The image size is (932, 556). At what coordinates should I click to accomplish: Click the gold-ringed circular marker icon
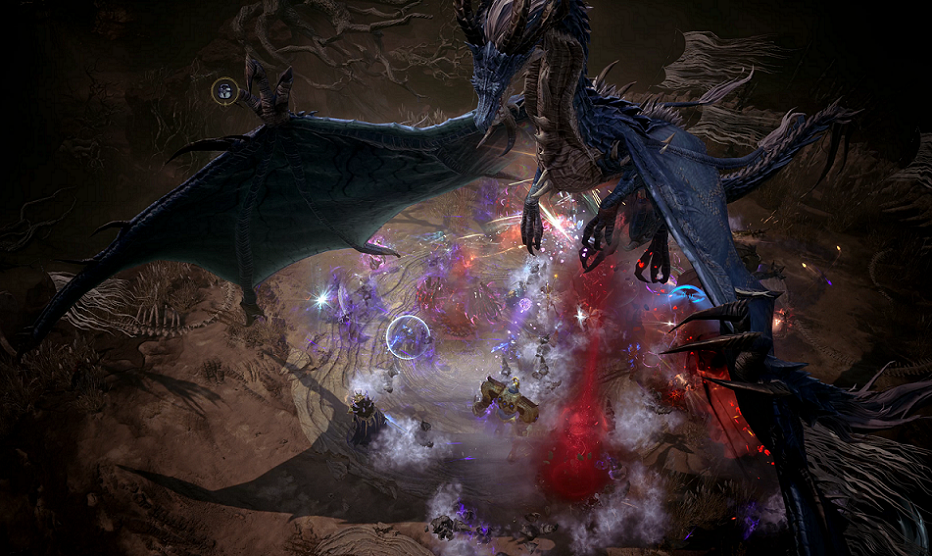point(226,92)
